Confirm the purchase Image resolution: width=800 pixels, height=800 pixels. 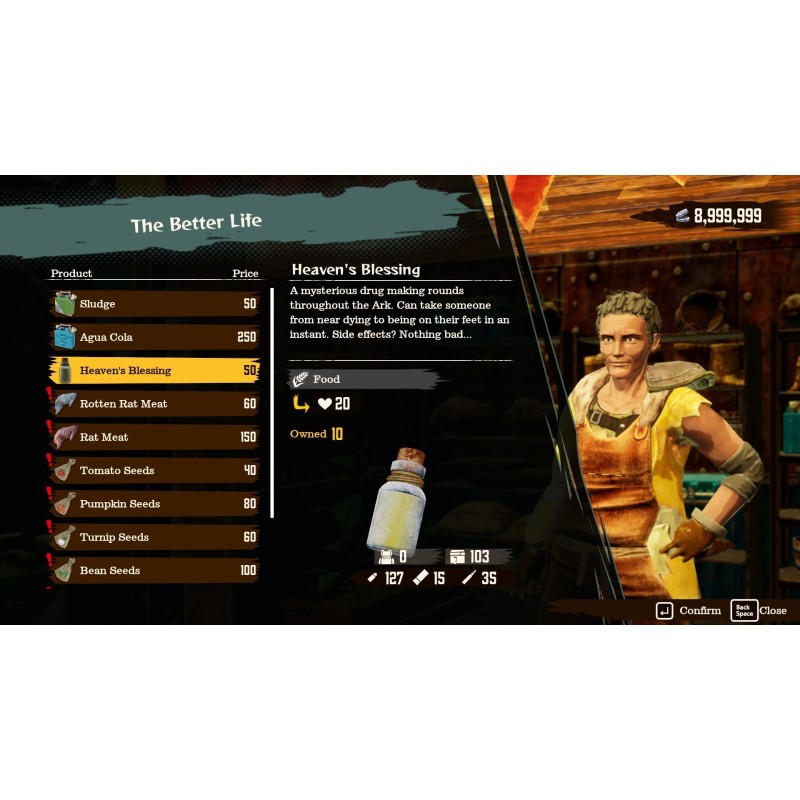coord(688,610)
